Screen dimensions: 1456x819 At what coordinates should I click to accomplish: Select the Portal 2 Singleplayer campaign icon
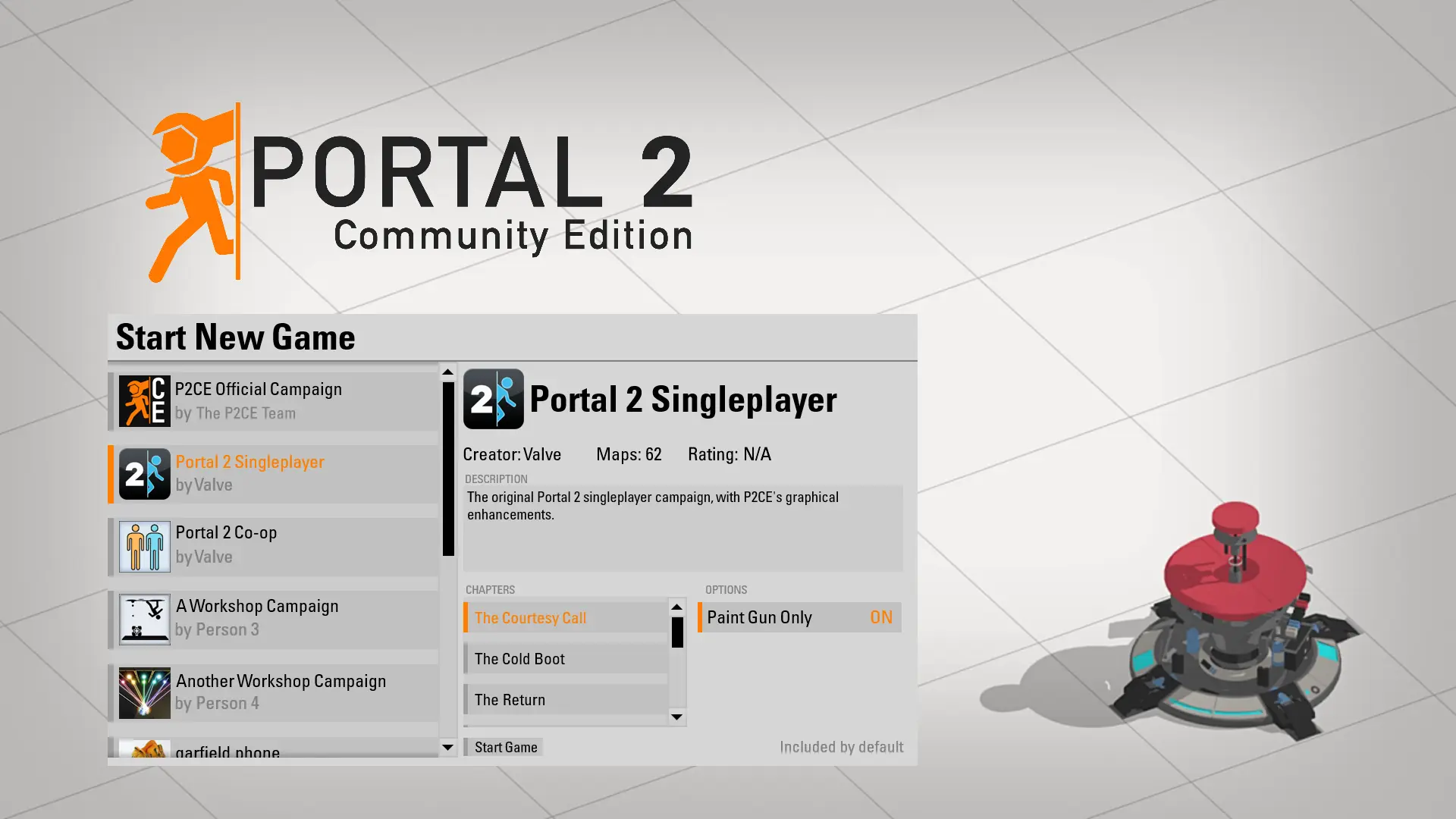144,473
